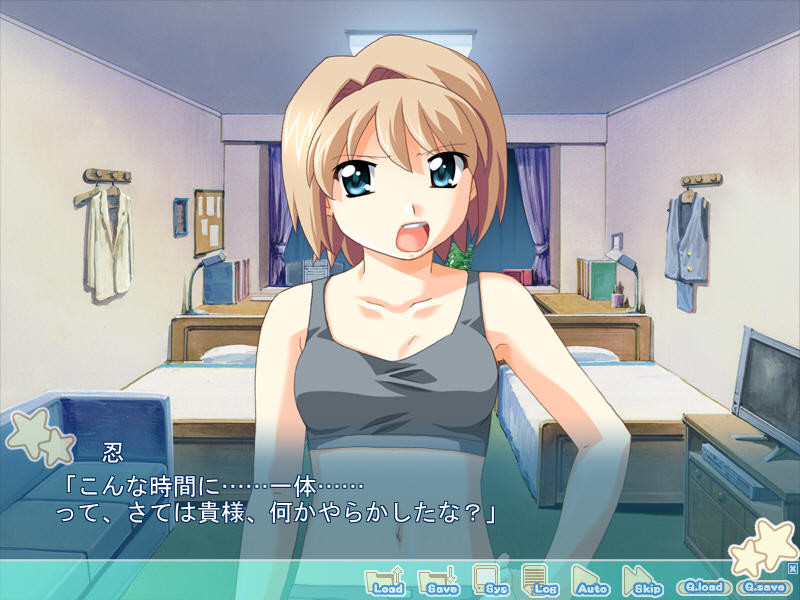Quick save with the Q.save button
The width and height of the screenshot is (800, 600).
(x=763, y=586)
